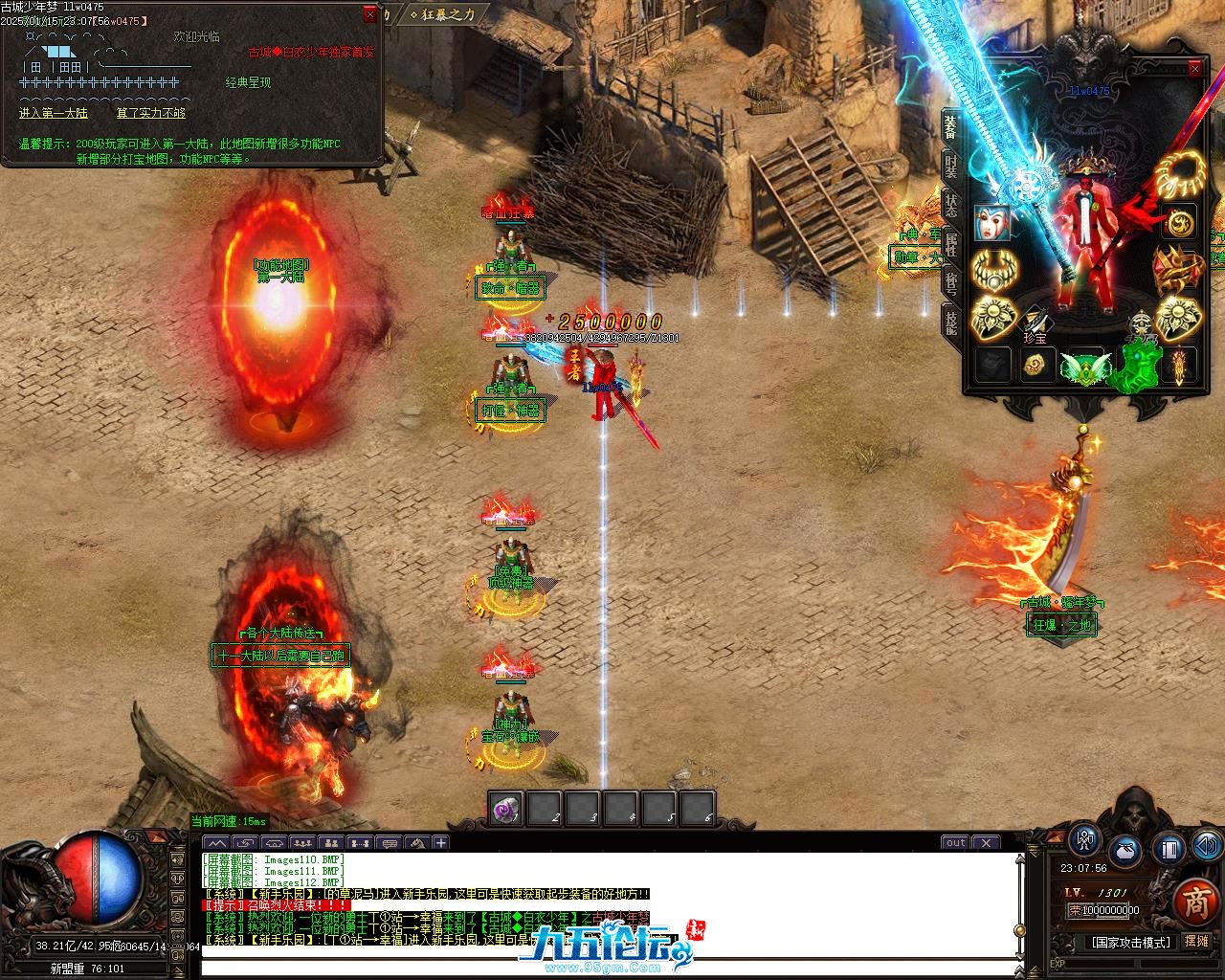
Task: Switch to the 称号 title tab
Action: (x=950, y=283)
